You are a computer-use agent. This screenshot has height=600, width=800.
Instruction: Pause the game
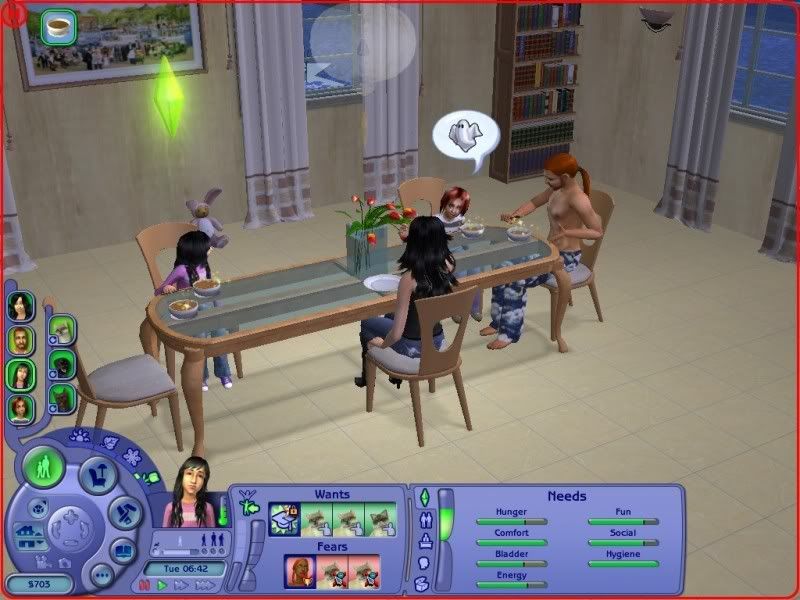(145, 585)
